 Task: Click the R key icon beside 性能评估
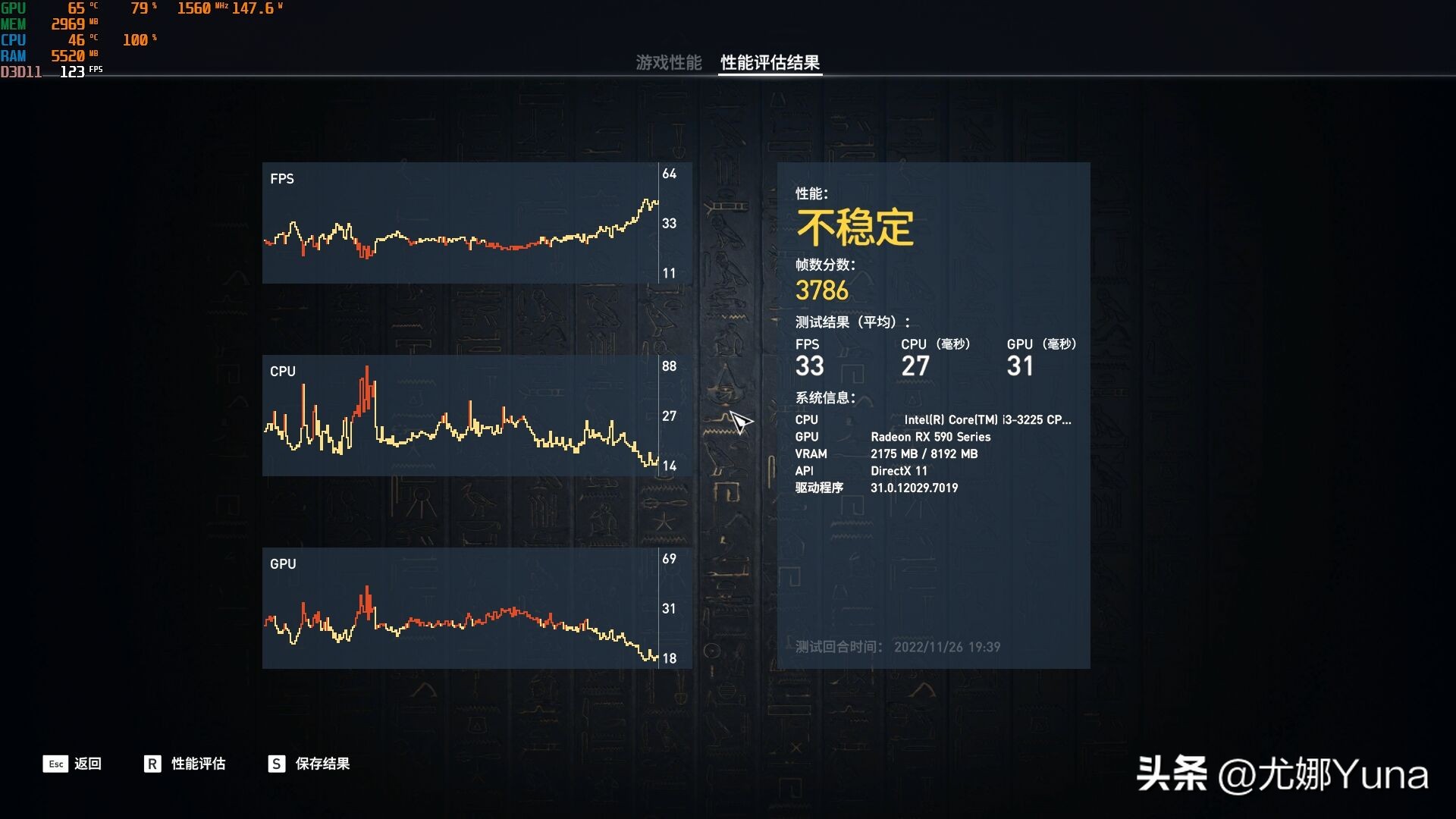tap(154, 764)
